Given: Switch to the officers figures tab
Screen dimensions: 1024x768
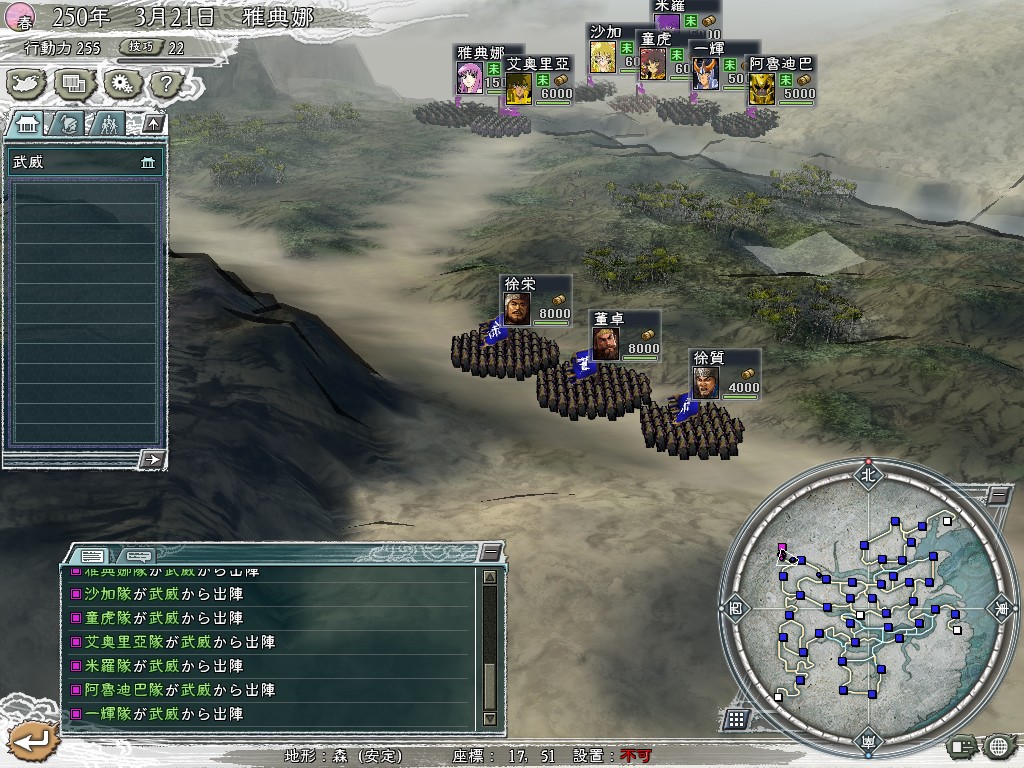Looking at the screenshot, I should point(108,124).
